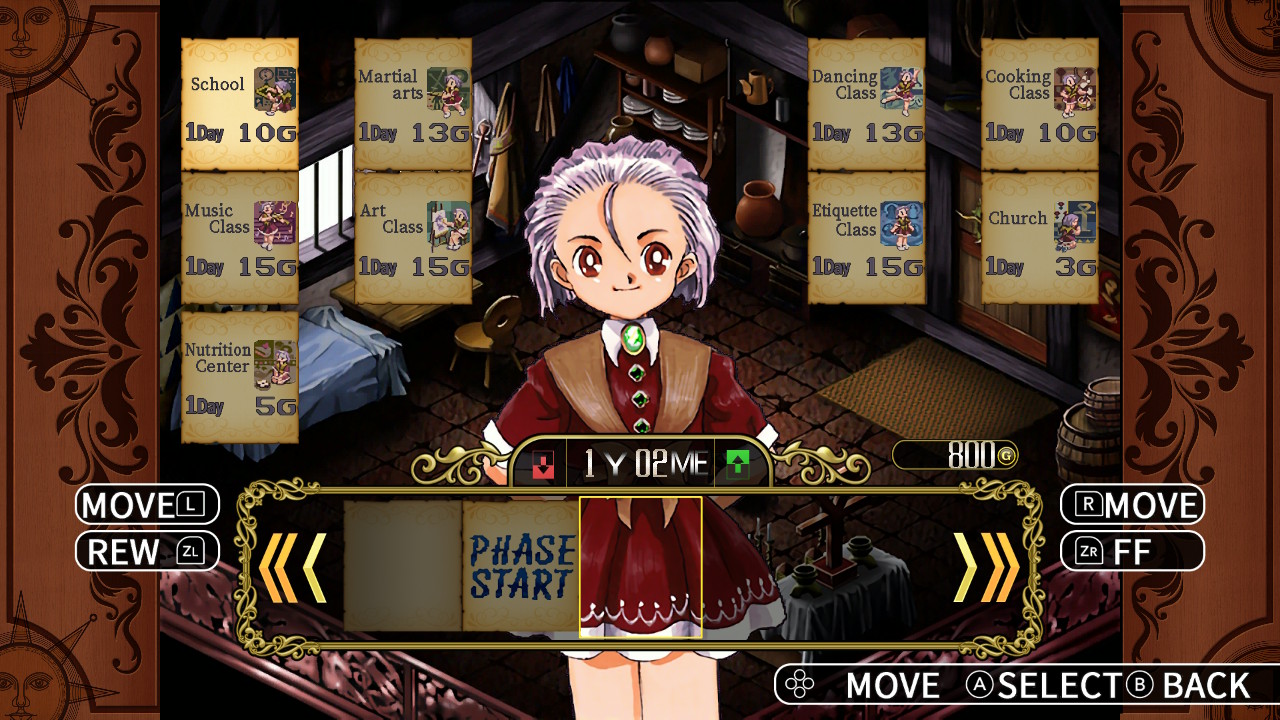Activate the MOVE L shoulder control
The image size is (1280, 720).
pos(146,504)
